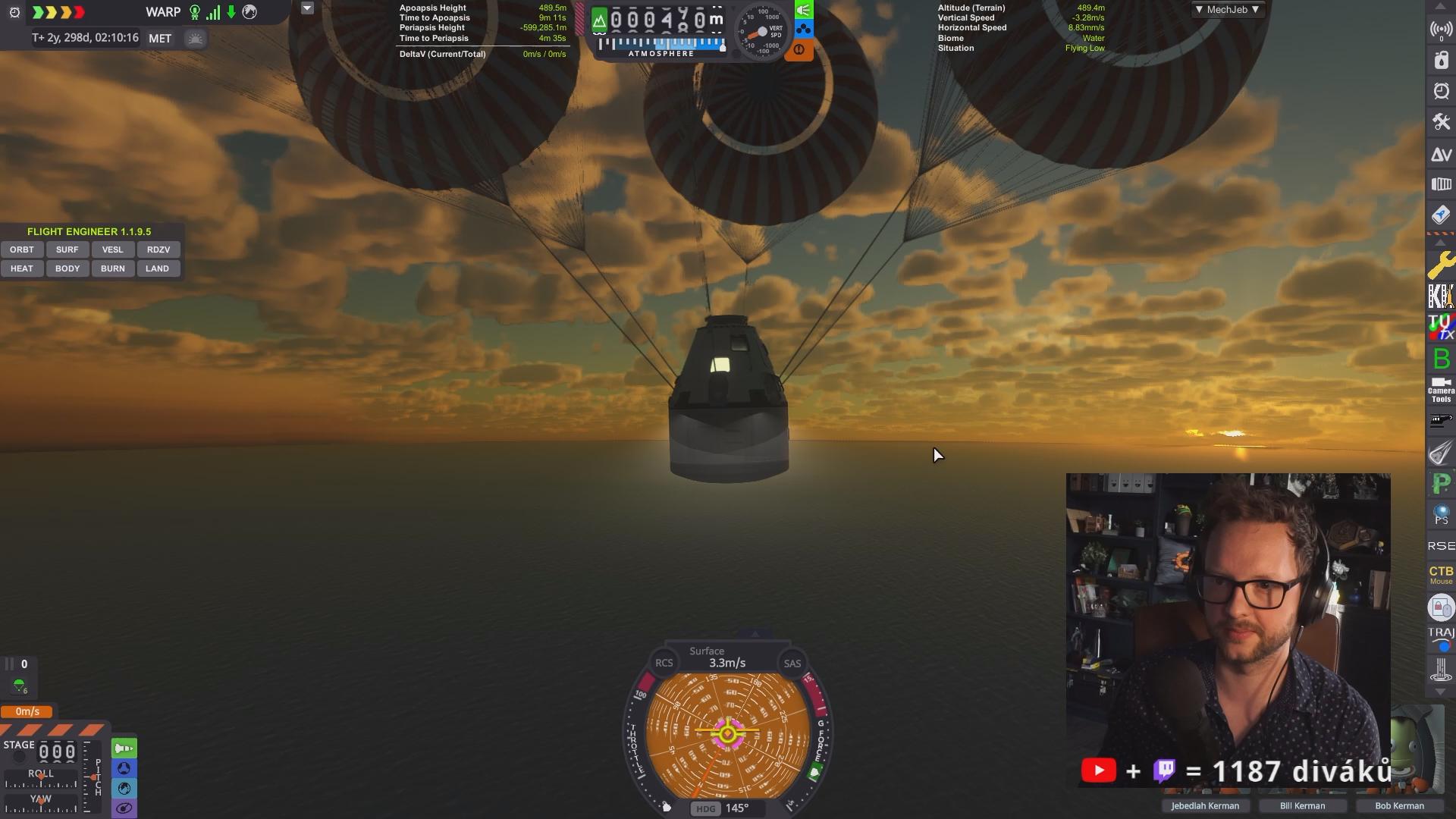Show the BURN readout section
Screen dimensions: 1456x819
(x=112, y=268)
